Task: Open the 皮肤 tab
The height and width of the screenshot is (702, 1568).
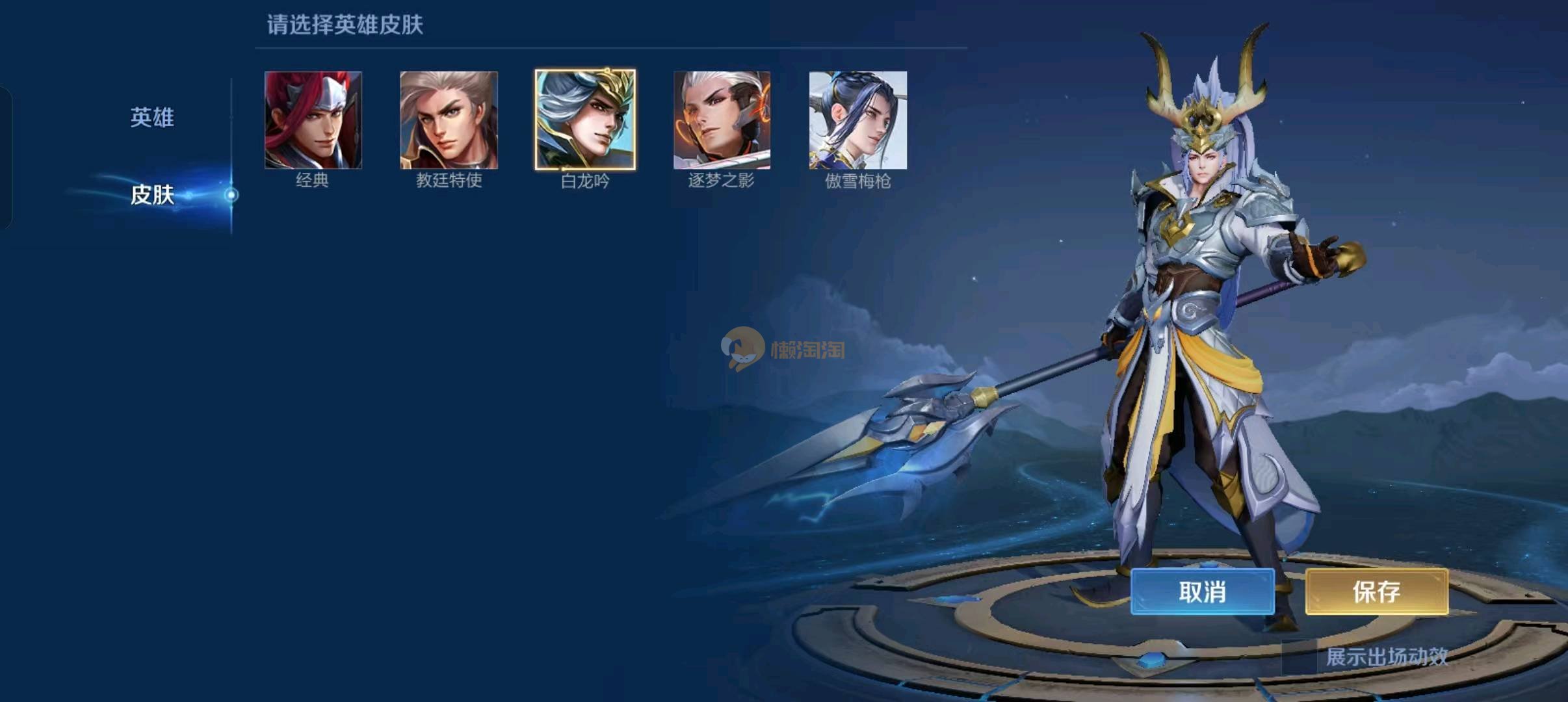Action: click(152, 194)
